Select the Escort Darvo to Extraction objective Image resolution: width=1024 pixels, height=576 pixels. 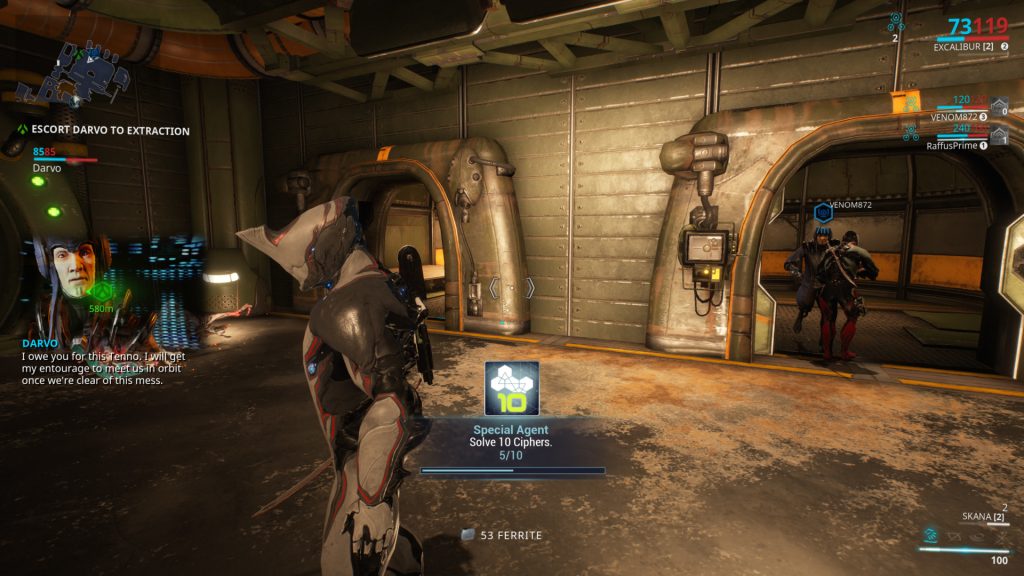pos(110,130)
